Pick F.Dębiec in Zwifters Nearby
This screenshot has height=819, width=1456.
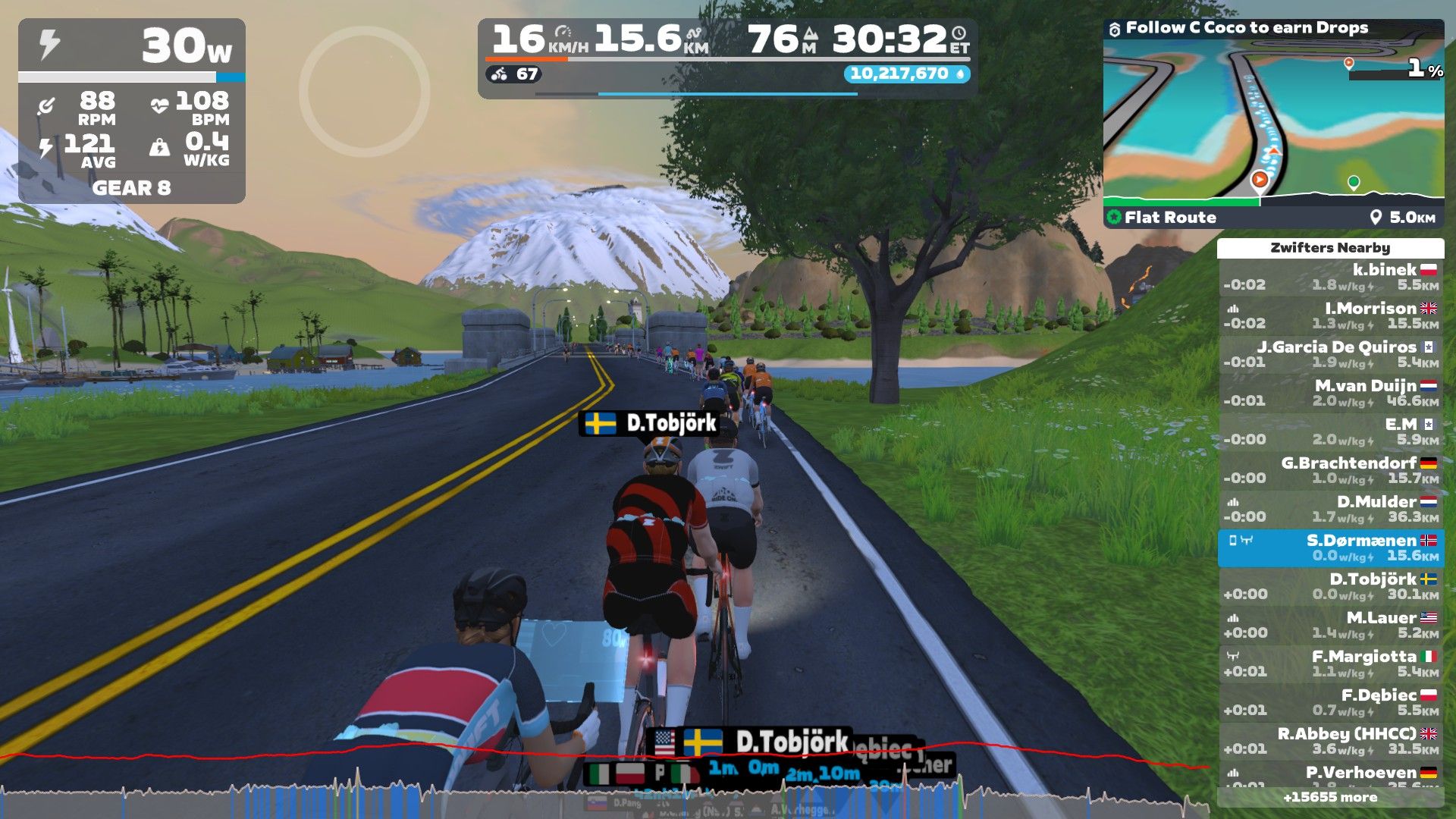(x=1331, y=702)
